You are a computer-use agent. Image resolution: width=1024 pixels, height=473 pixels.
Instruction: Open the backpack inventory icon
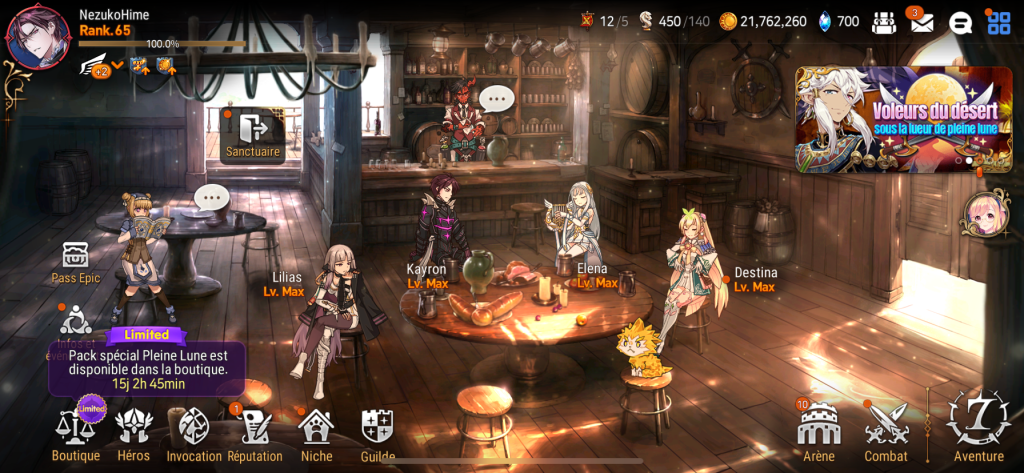click(x=883, y=22)
